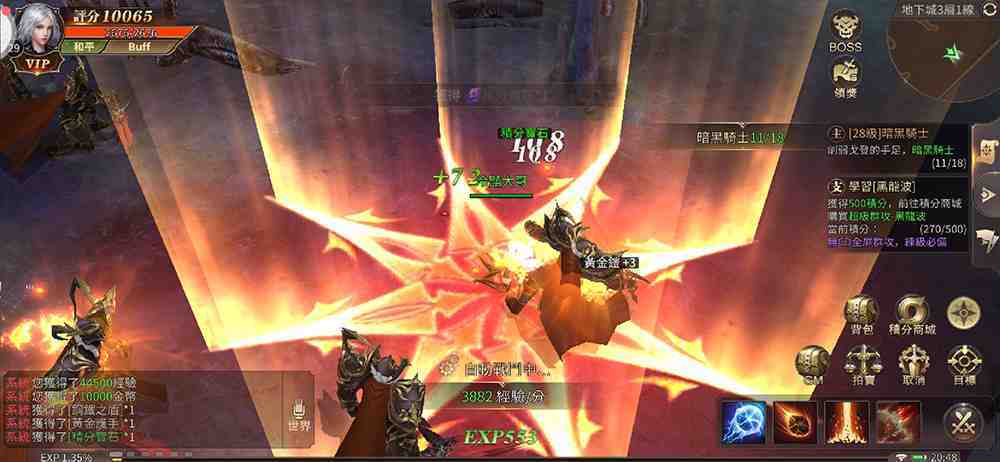Cancel auto-battle with the 取消 button
Viewport: 1000px width, 462px height.
point(913,365)
